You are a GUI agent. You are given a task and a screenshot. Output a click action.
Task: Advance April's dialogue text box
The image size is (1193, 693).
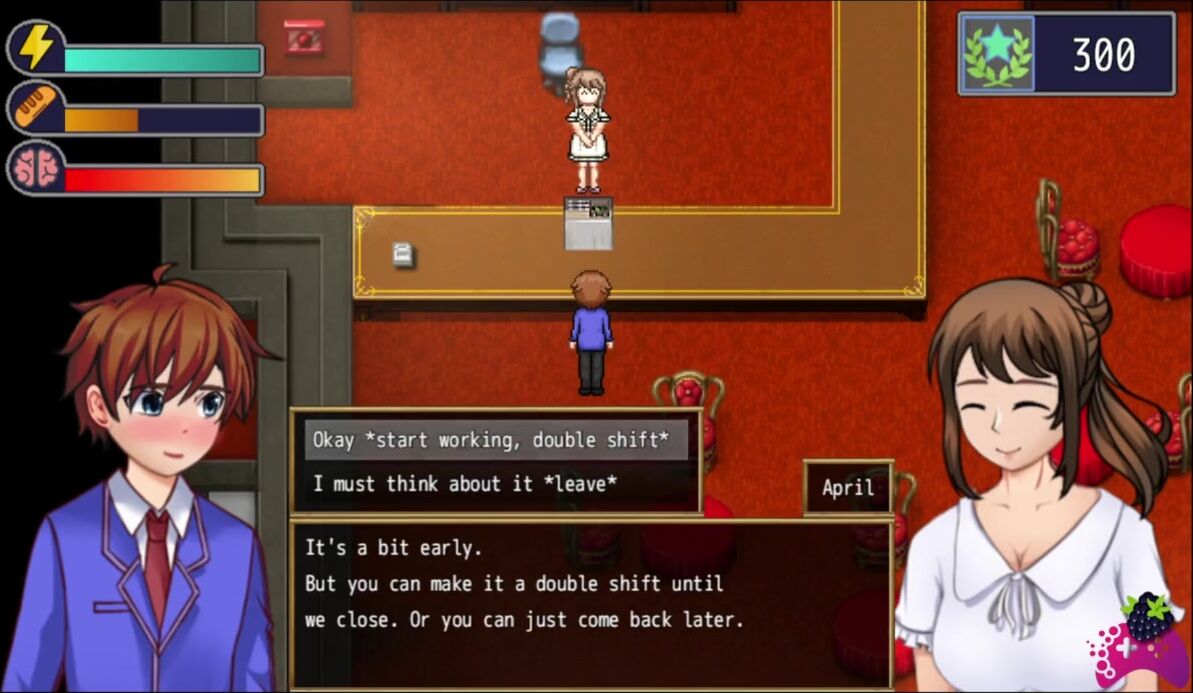pos(590,602)
